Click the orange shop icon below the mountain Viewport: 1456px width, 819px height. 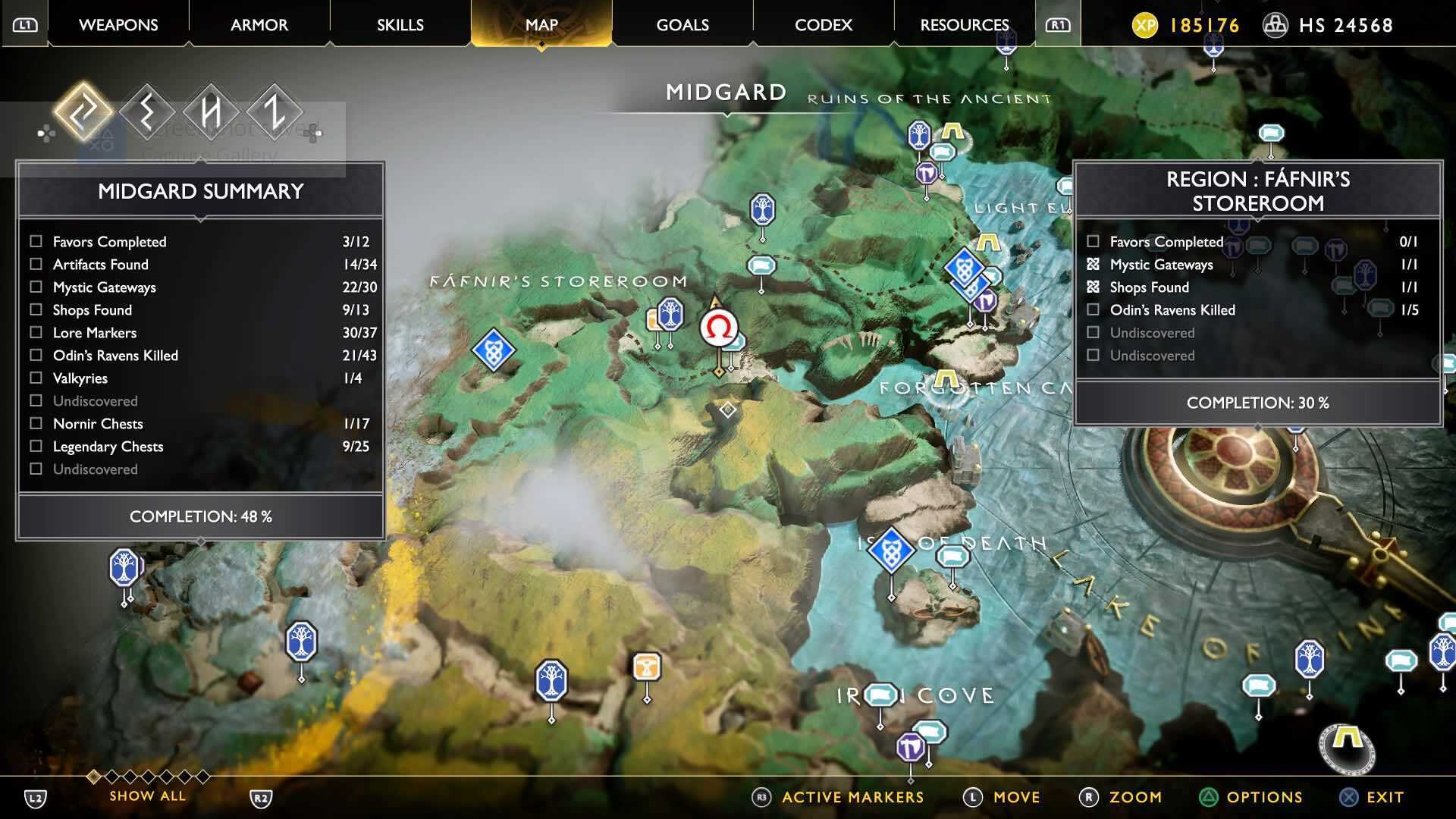click(645, 666)
